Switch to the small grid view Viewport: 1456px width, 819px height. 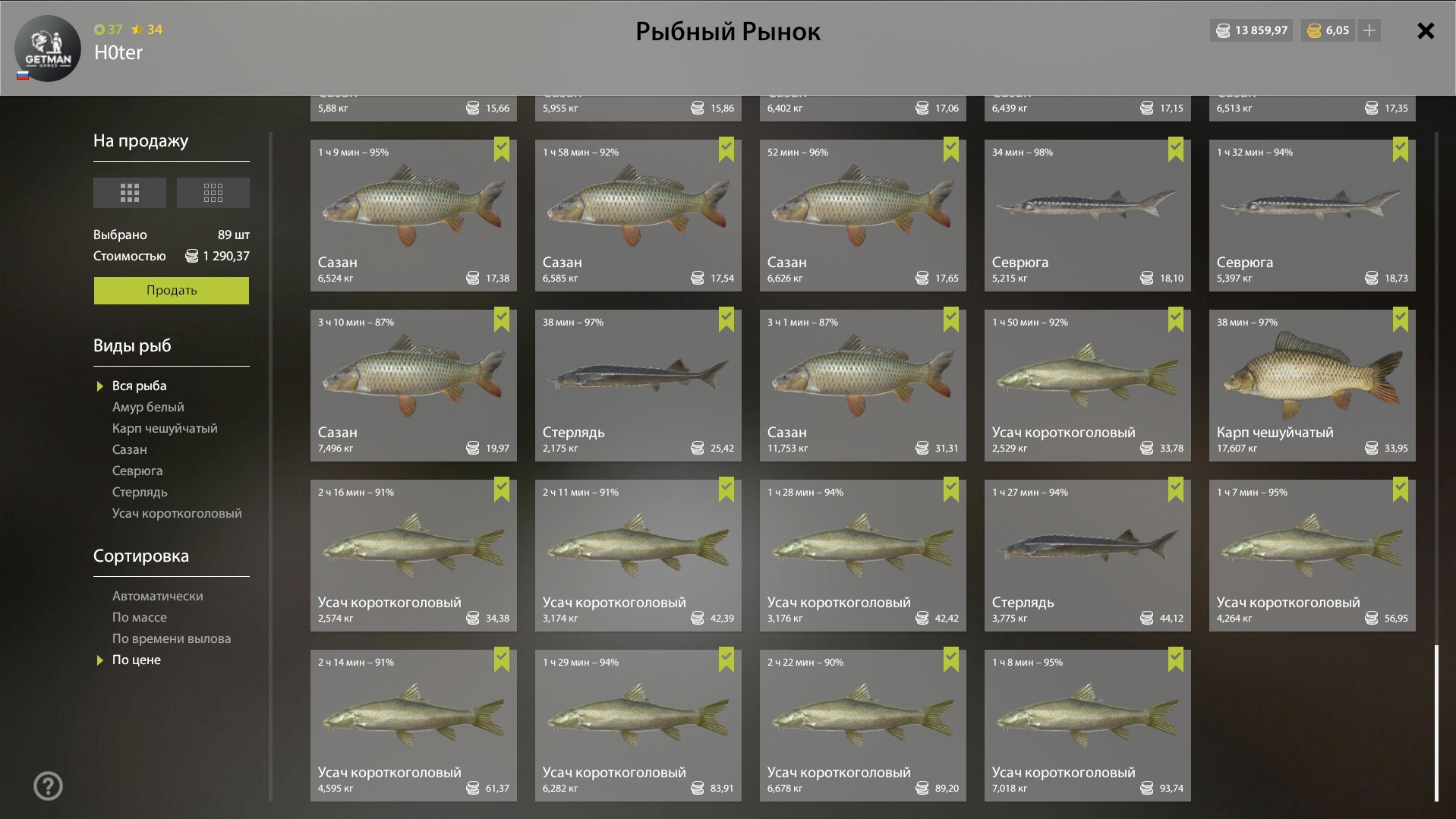click(213, 193)
